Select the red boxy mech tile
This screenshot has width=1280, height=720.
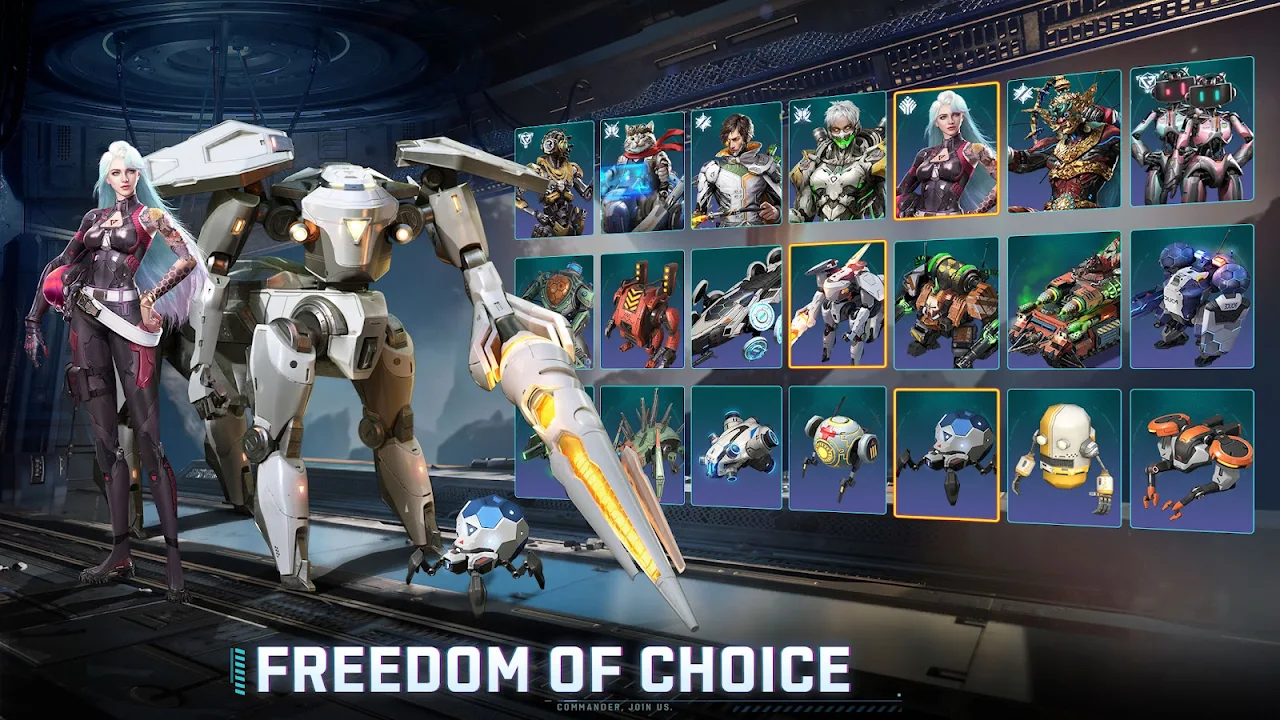[642, 310]
